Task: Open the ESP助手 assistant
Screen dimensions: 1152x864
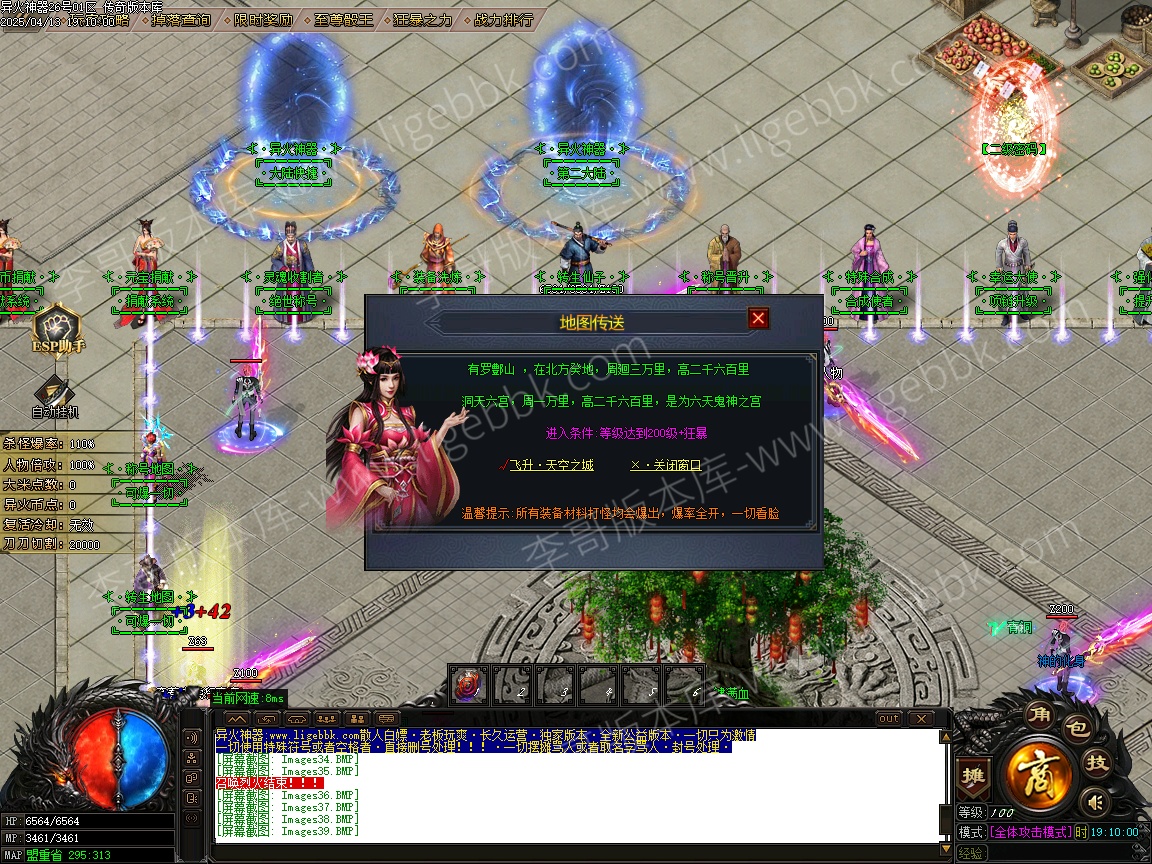Action: (58, 331)
